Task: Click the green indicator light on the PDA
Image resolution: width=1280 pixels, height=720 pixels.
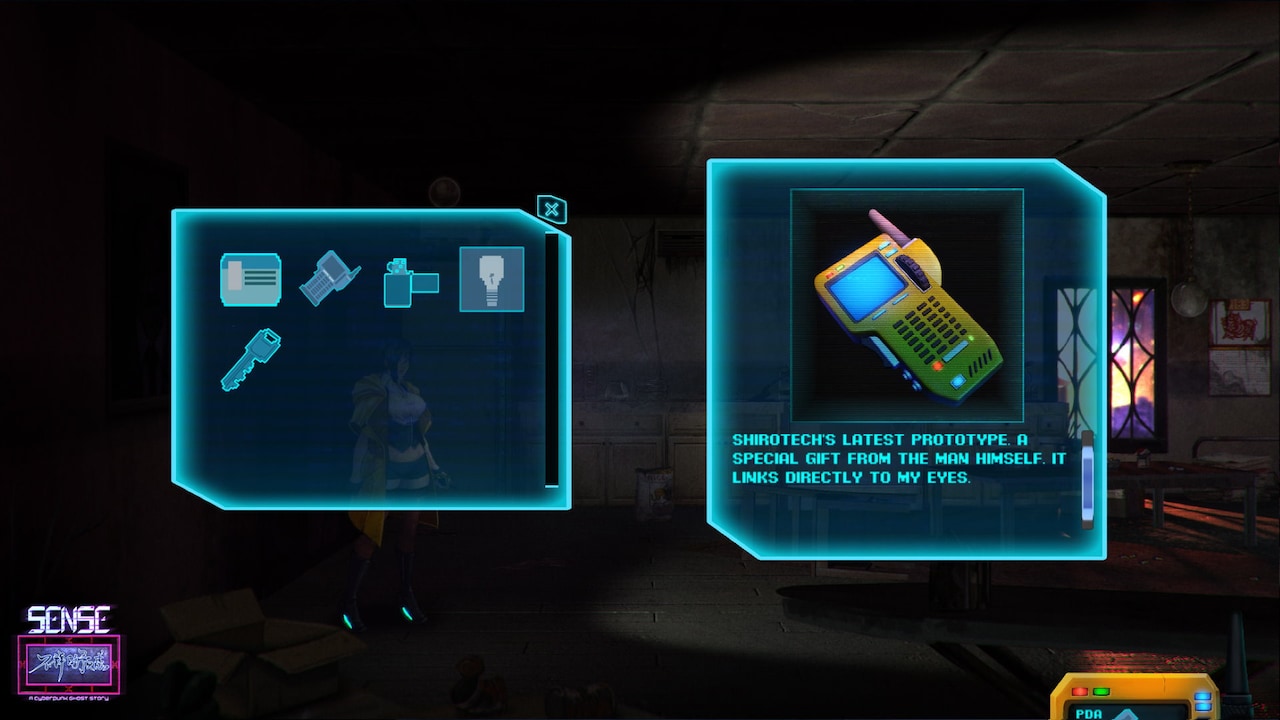Action: (1102, 692)
